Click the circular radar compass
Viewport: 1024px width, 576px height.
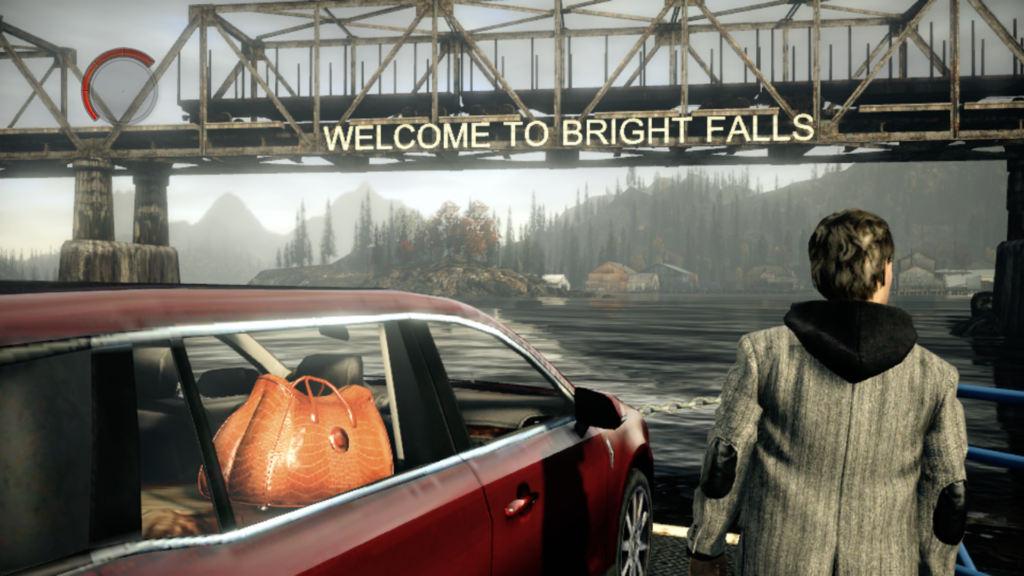(x=120, y=86)
